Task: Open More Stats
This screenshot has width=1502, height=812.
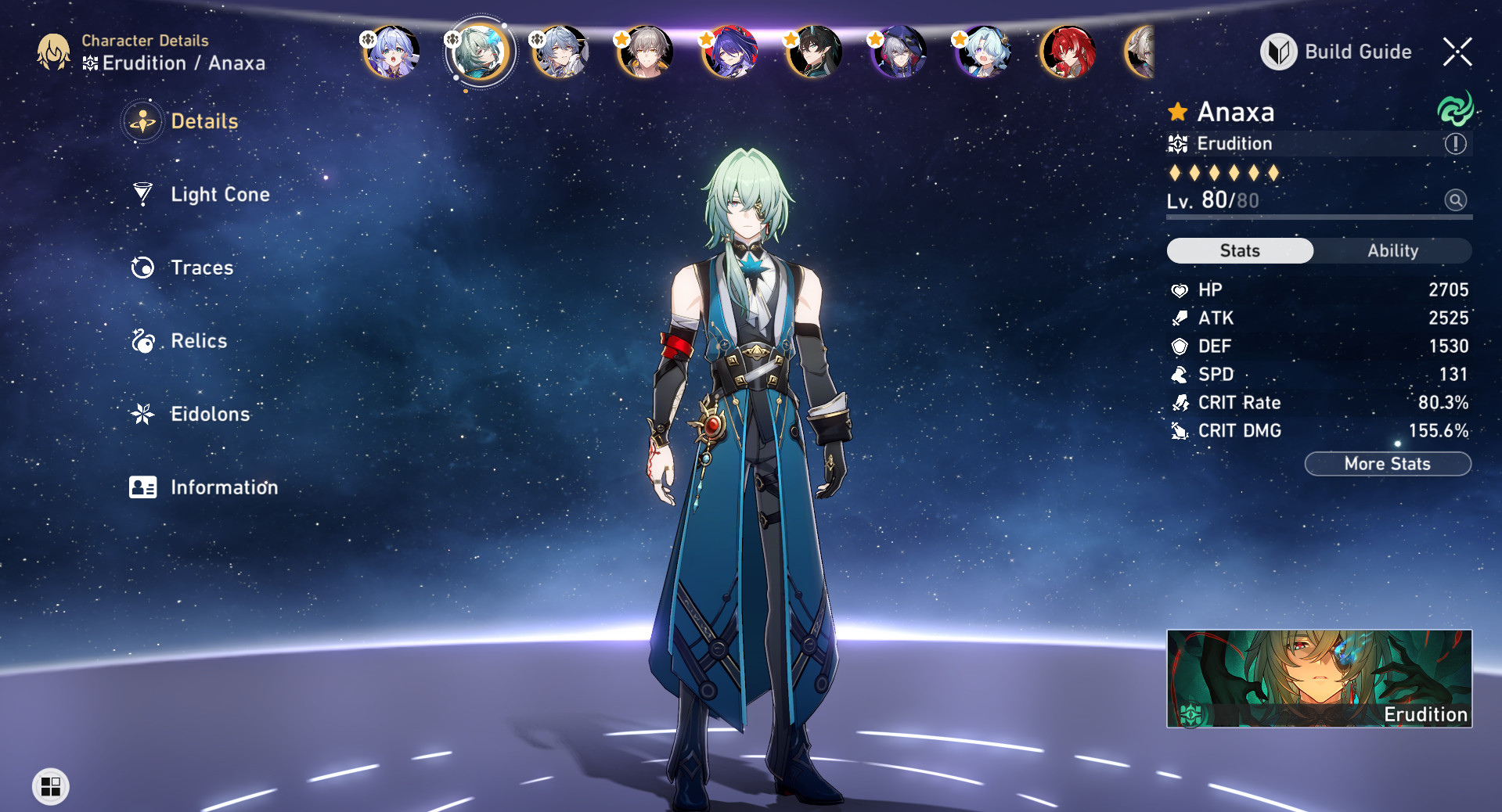Action: [x=1388, y=463]
